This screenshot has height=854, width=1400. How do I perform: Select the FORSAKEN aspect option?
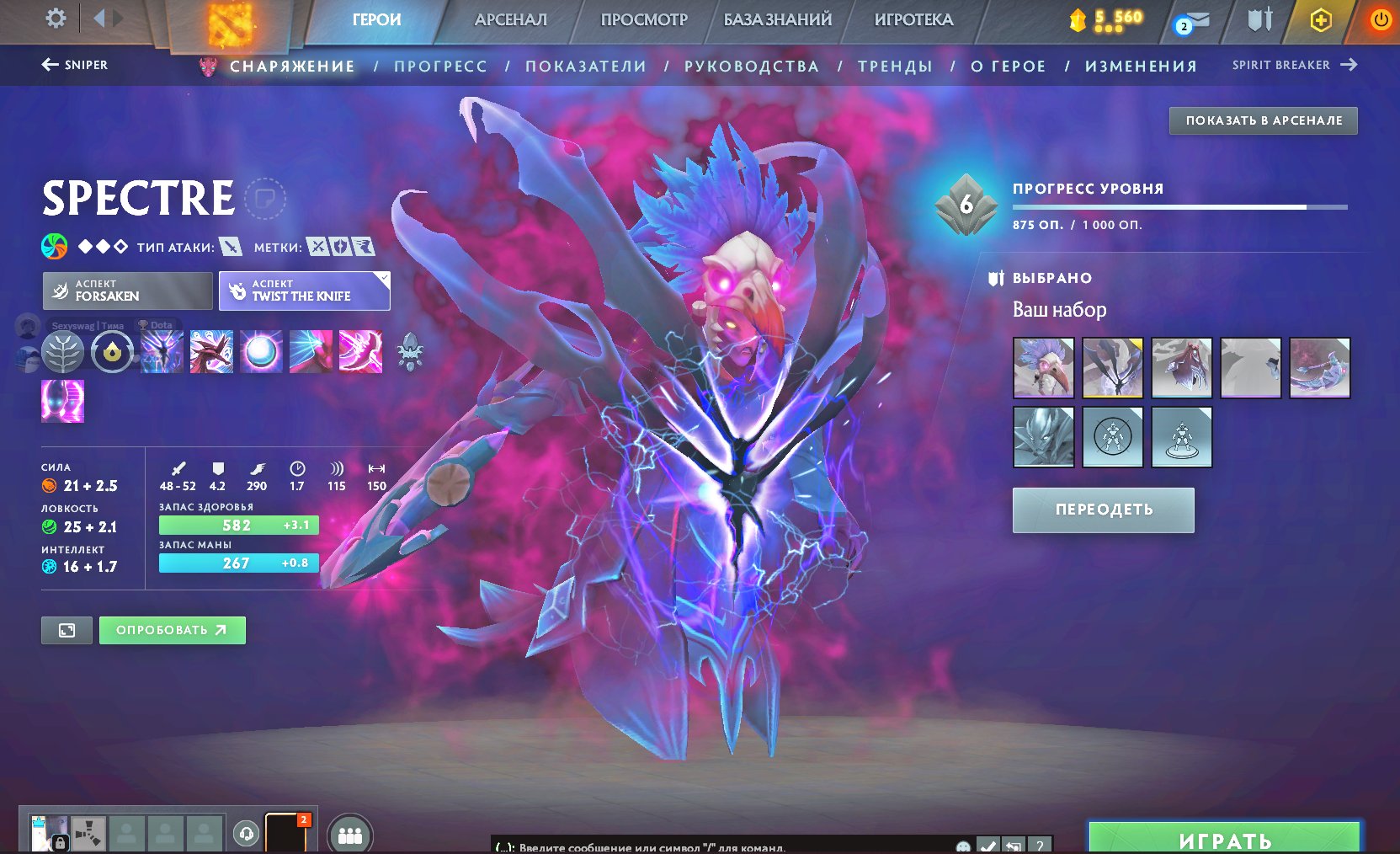[x=126, y=291]
